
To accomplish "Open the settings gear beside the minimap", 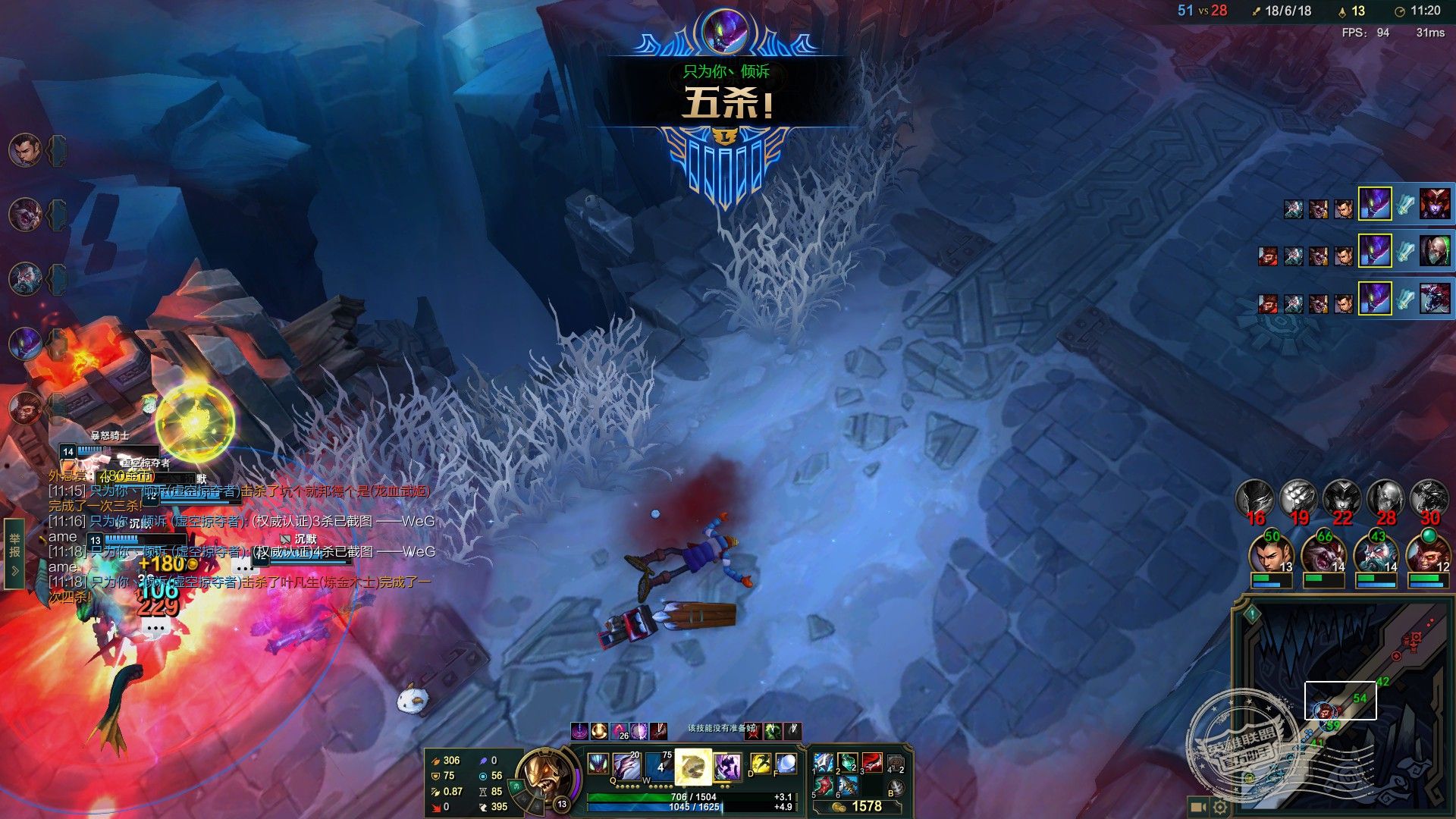I will click(x=1219, y=807).
